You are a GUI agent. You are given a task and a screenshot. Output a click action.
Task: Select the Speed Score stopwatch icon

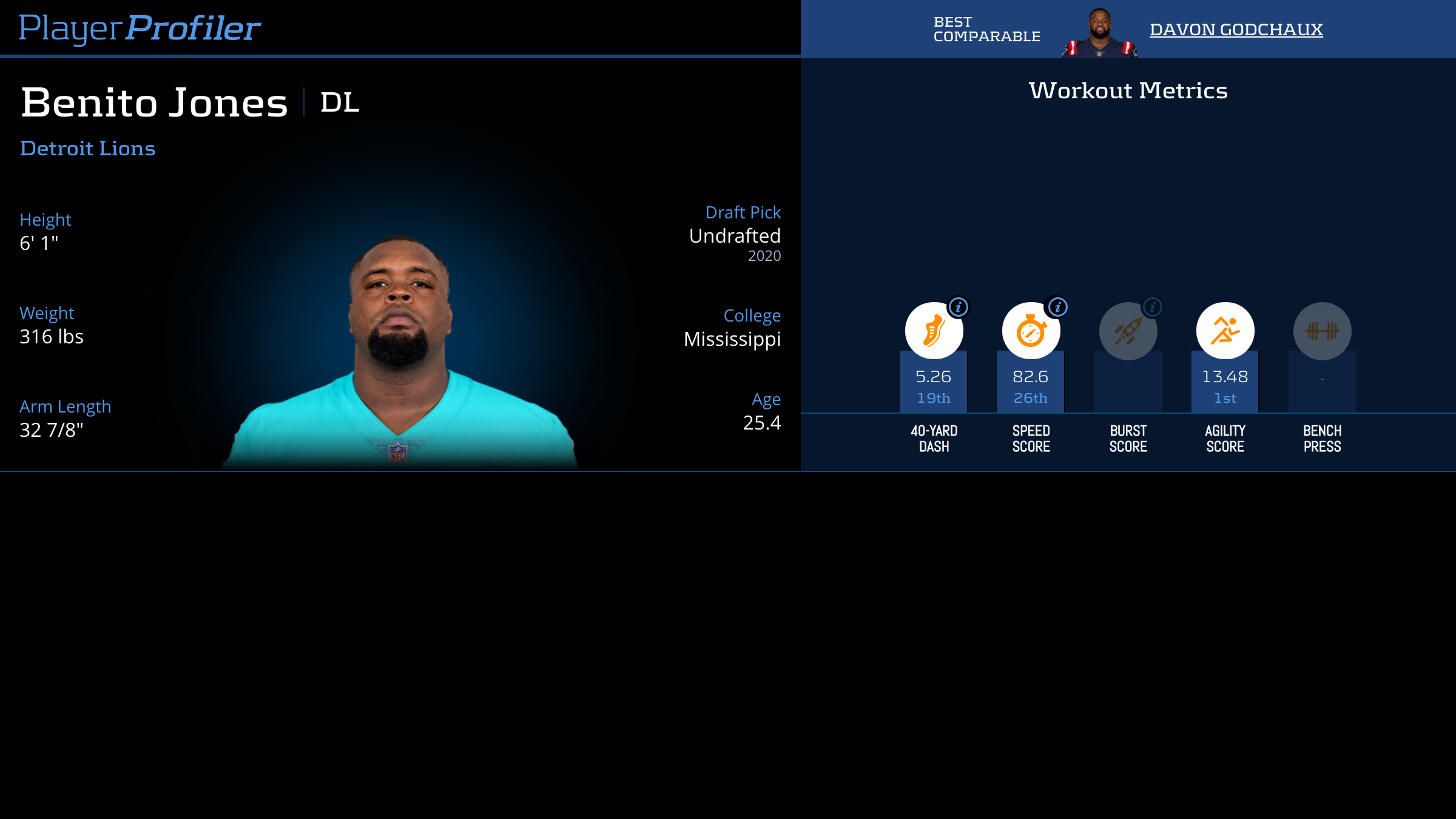(1031, 331)
